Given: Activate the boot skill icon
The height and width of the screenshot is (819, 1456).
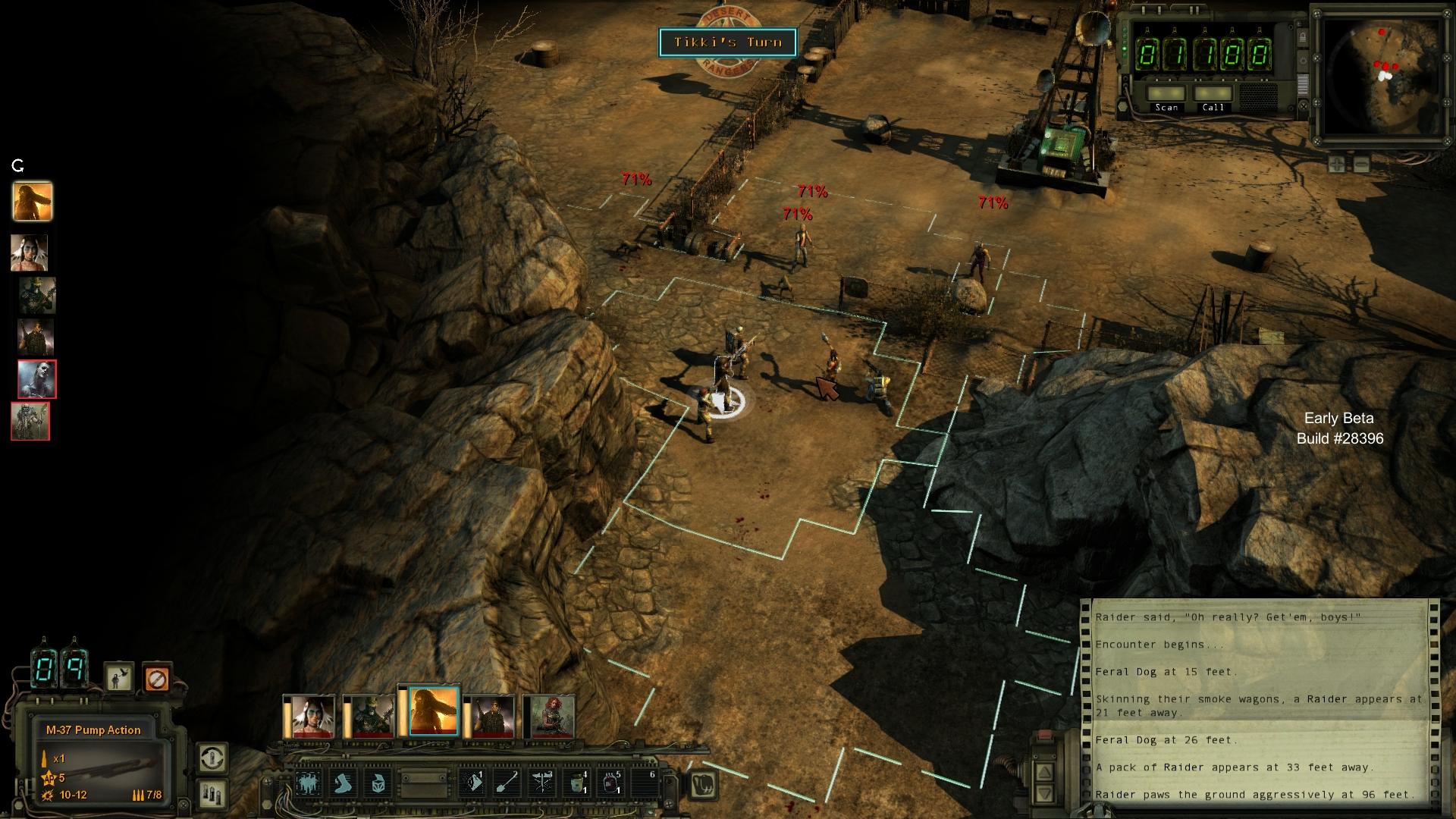Looking at the screenshot, I should [344, 783].
